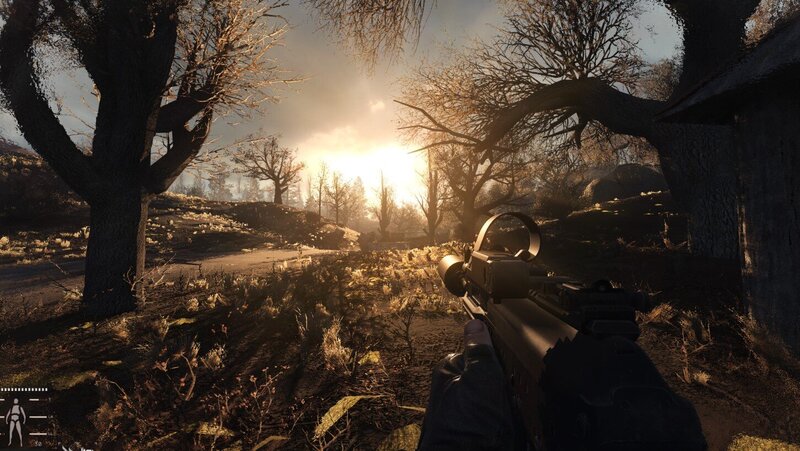Image resolution: width=800 pixels, height=451 pixels.
Task: Click the body health status figure
Action: coord(15,419)
